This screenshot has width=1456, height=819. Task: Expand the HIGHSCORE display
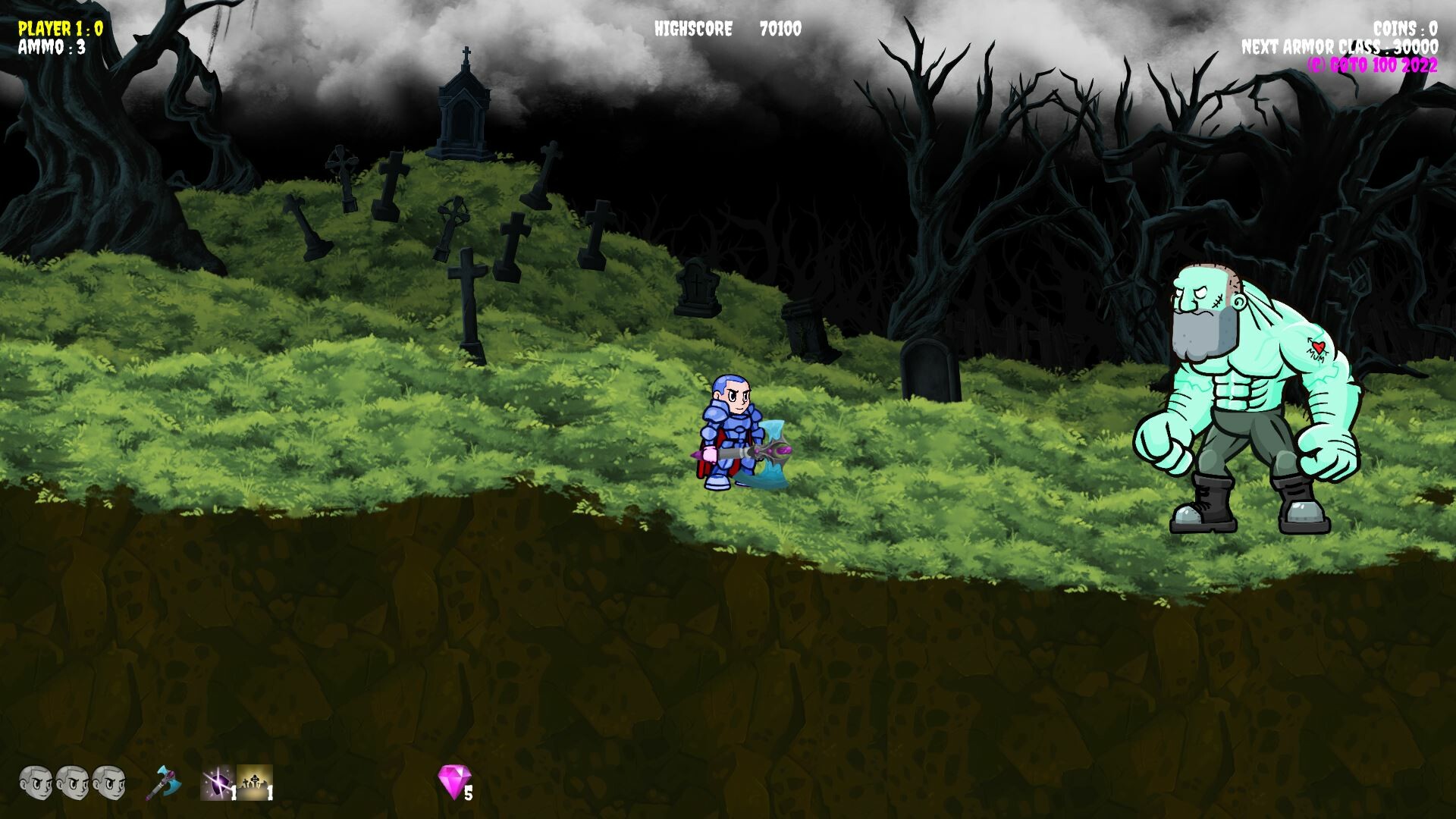693,29
